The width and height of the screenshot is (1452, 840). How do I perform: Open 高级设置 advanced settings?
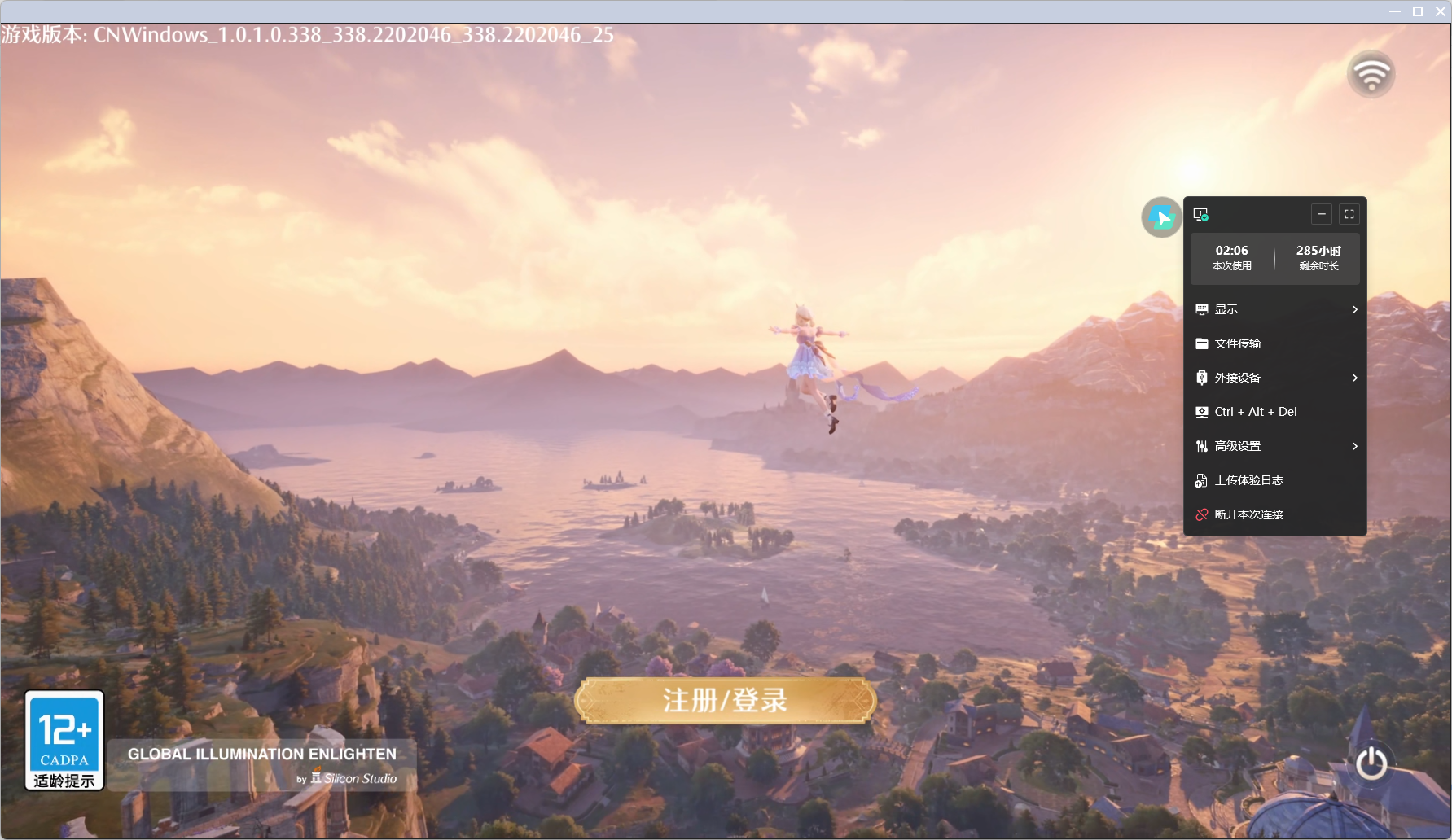coord(1274,446)
